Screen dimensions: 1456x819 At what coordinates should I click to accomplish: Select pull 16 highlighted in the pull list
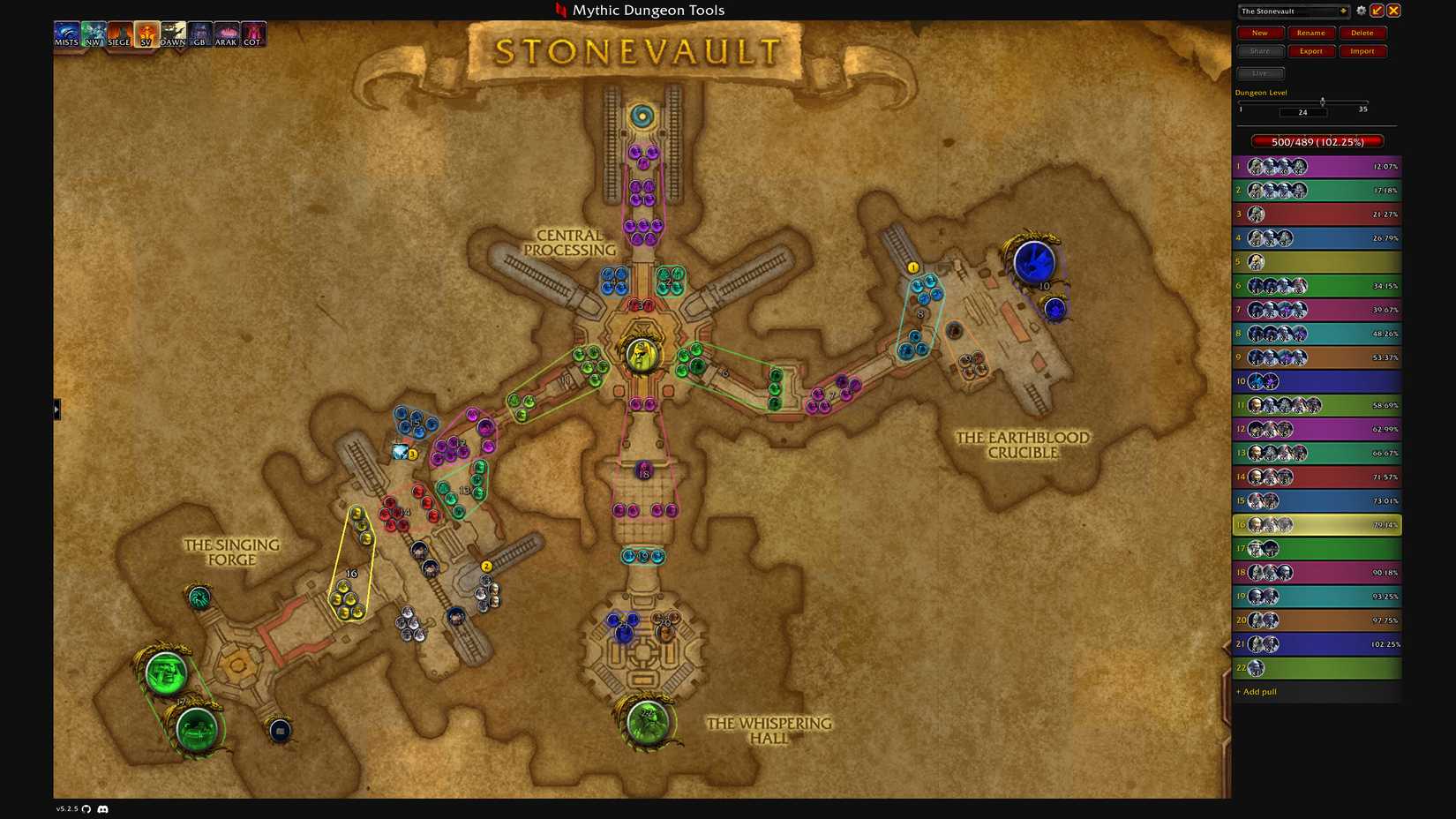click(1315, 524)
